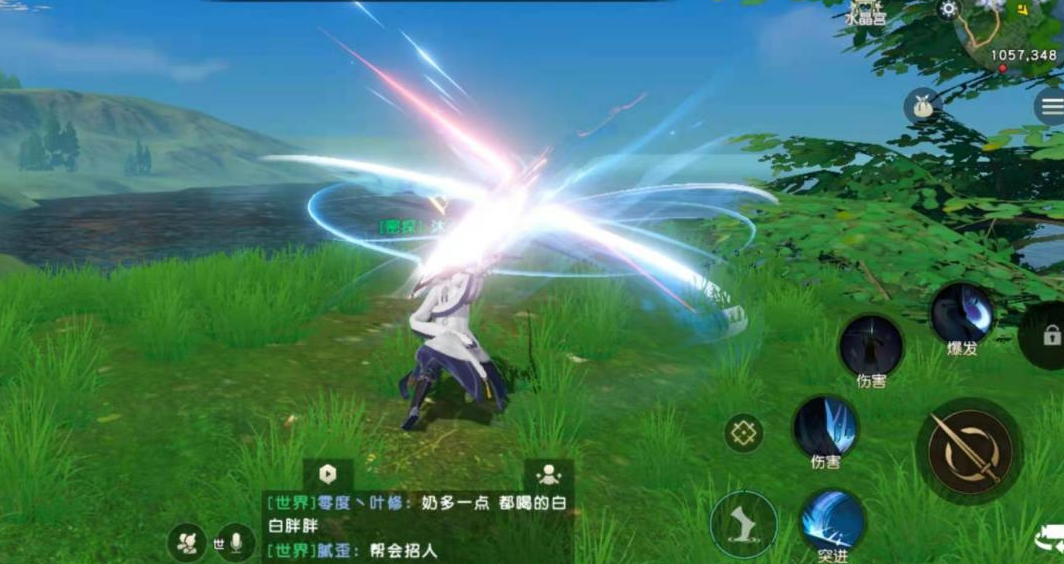
Task: Activate the 爆发 burst skill
Action: [x=962, y=313]
